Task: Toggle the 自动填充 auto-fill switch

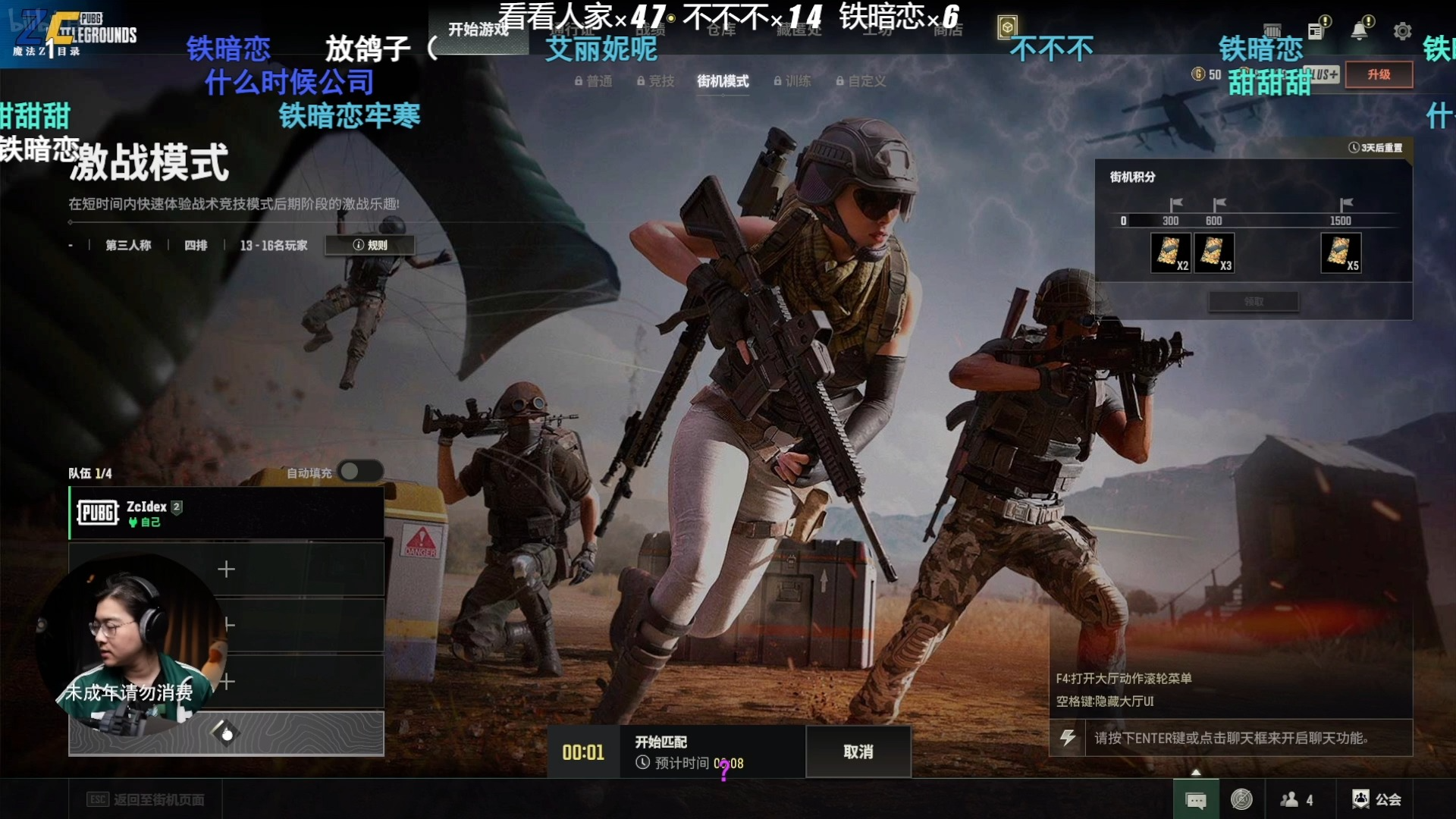Action: pos(359,471)
